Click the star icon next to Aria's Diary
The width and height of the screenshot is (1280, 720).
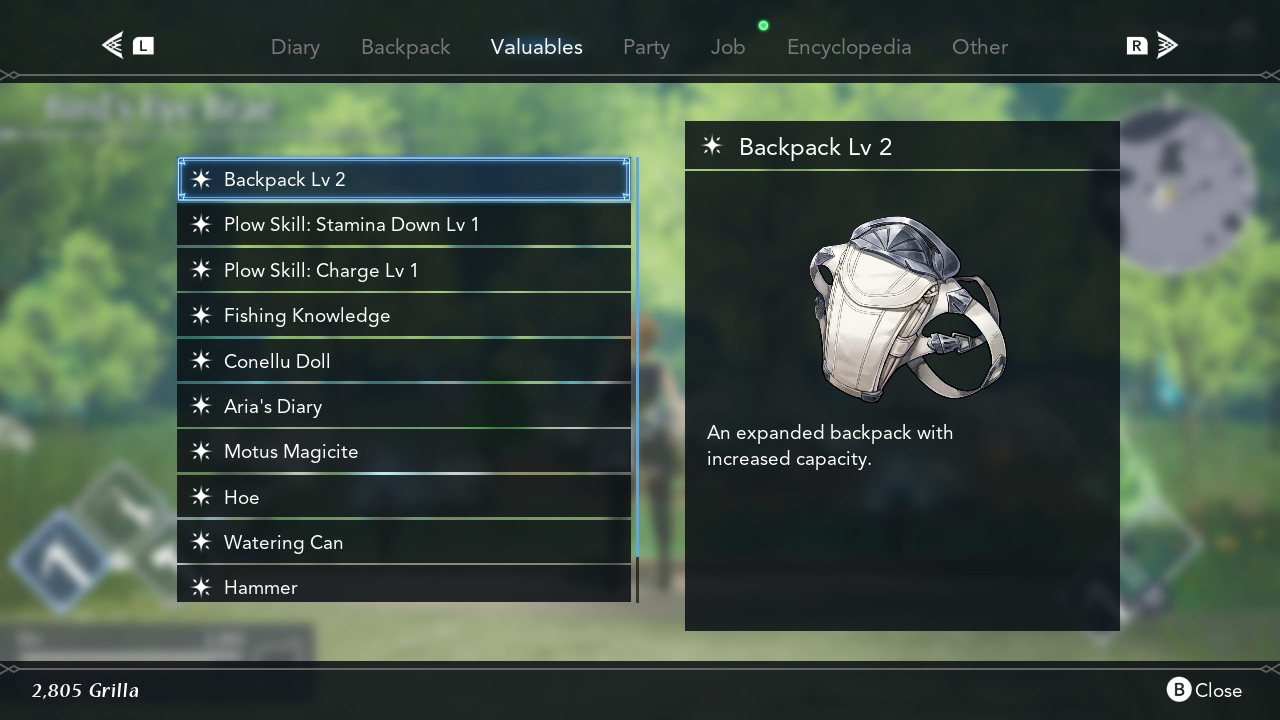[200, 406]
